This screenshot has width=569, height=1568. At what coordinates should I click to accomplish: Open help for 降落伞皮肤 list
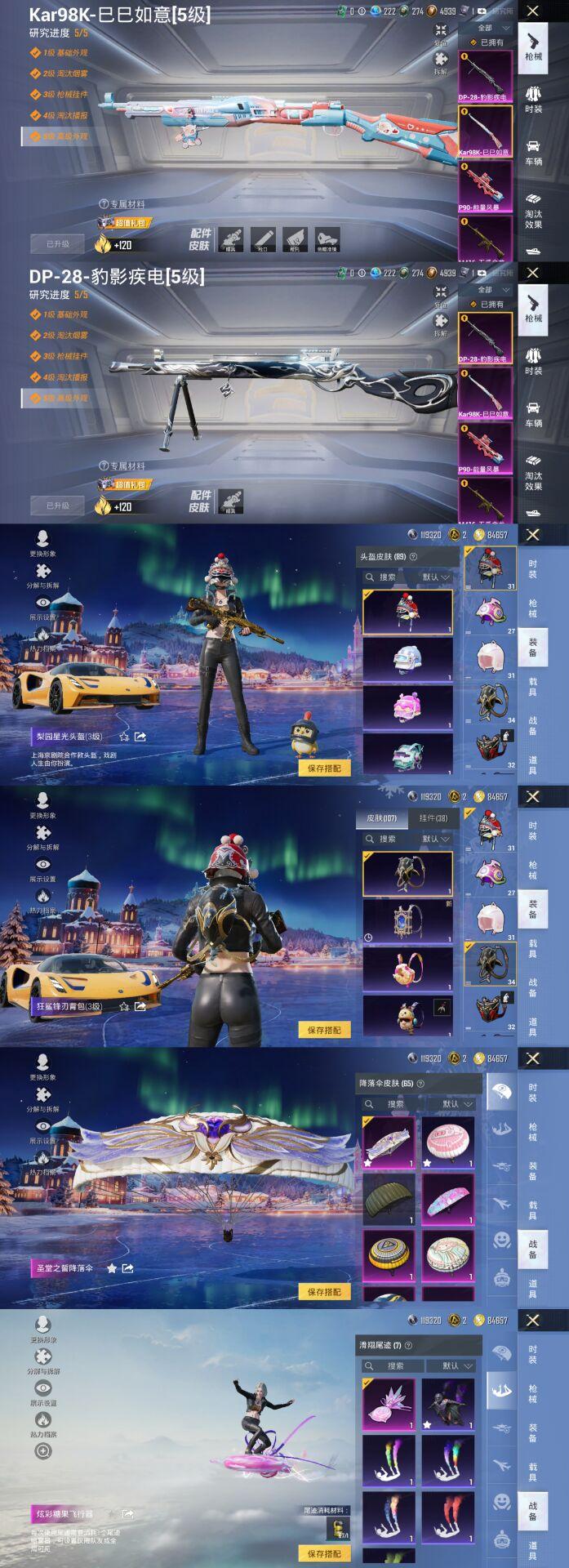tap(422, 1084)
